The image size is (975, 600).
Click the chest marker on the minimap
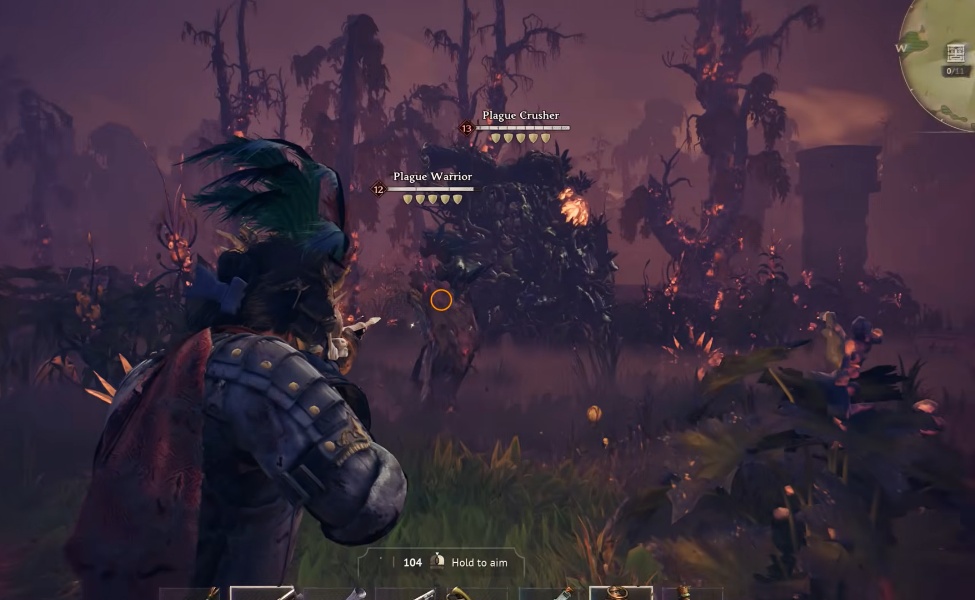click(956, 53)
